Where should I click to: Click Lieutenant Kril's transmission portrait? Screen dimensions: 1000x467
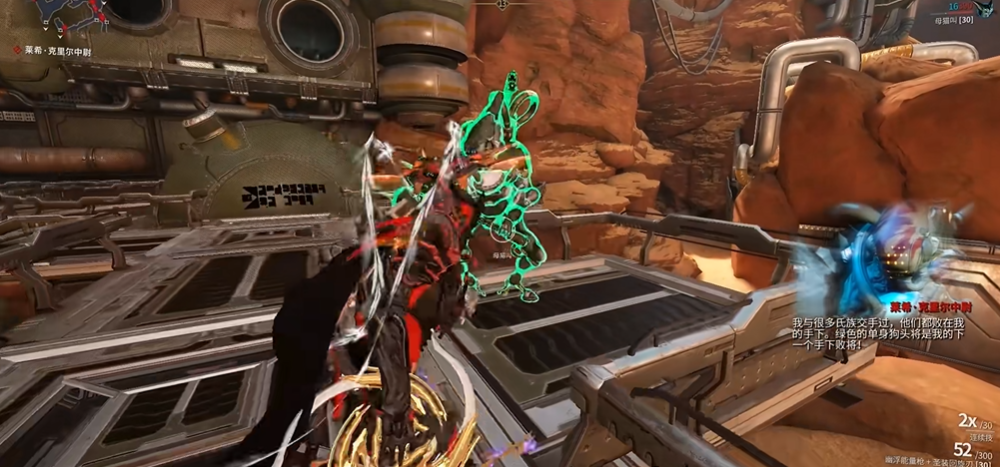click(886, 255)
